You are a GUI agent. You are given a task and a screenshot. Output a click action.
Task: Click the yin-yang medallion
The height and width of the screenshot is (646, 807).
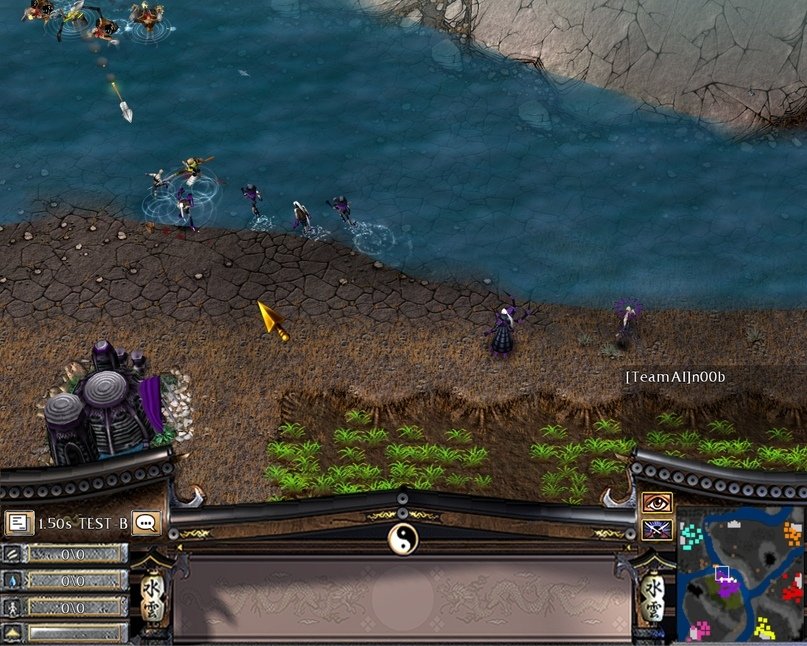point(402,538)
